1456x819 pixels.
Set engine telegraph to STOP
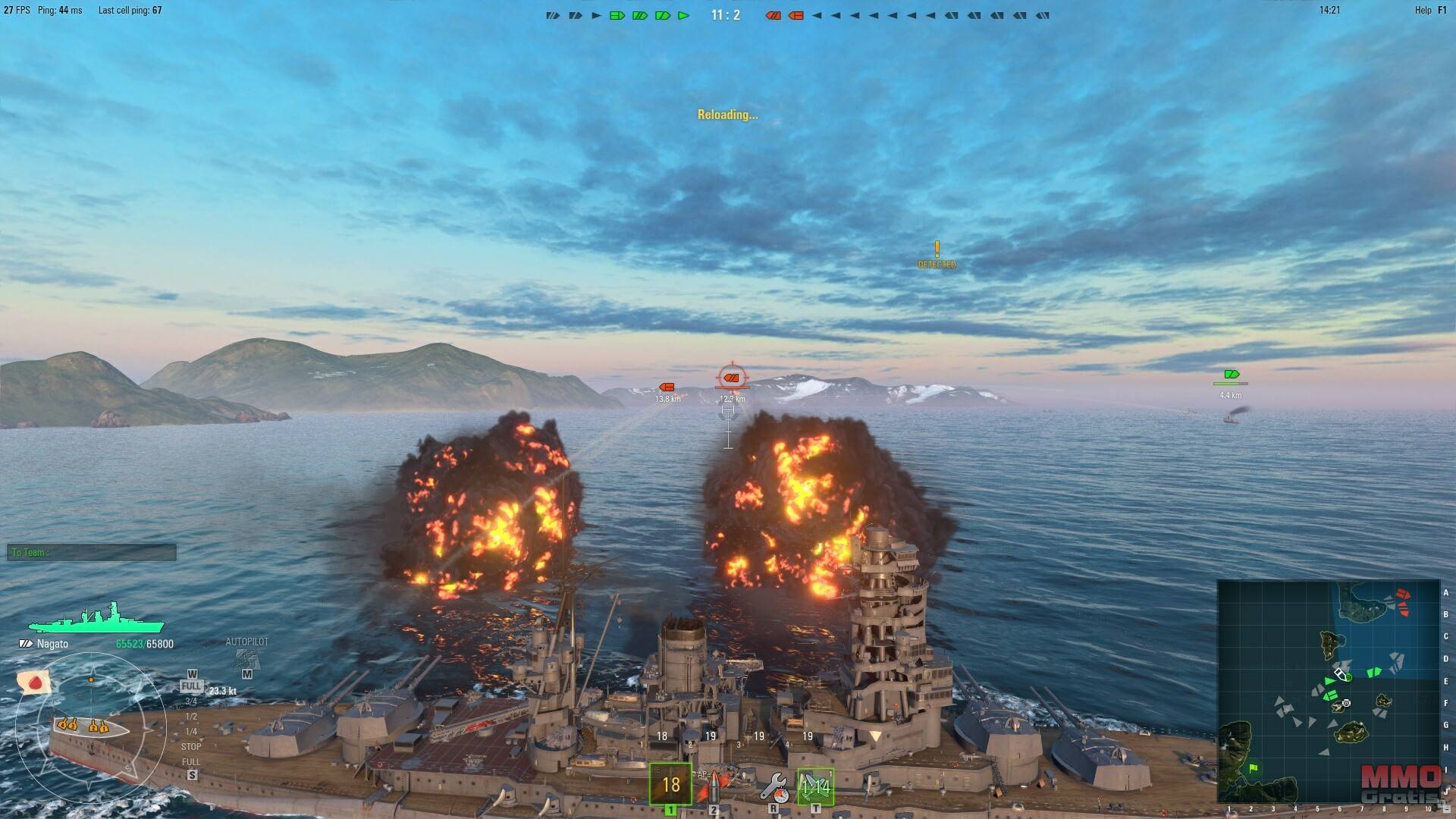pyautogui.click(x=191, y=747)
